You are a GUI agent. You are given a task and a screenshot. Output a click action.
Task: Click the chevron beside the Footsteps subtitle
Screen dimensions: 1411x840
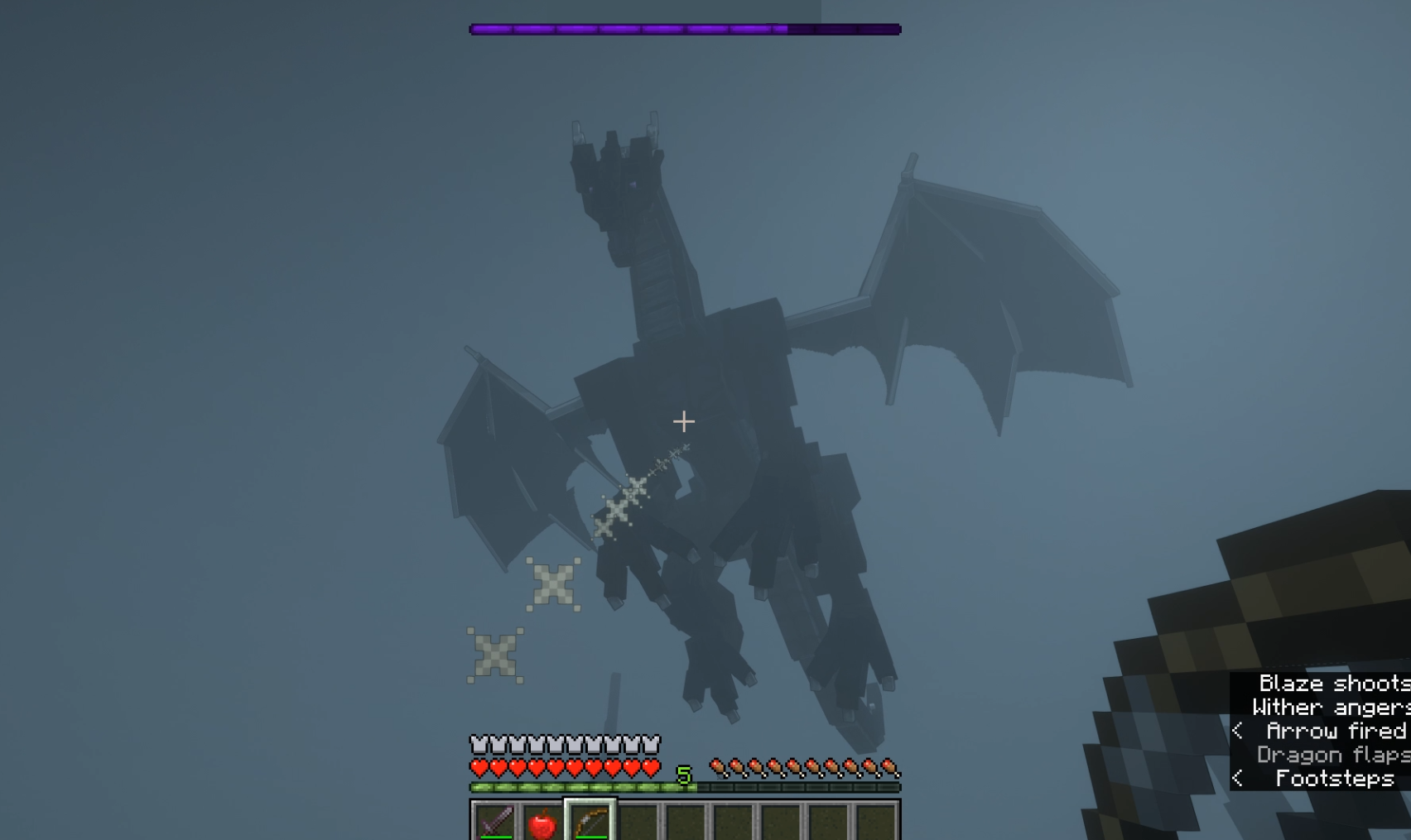(1238, 778)
